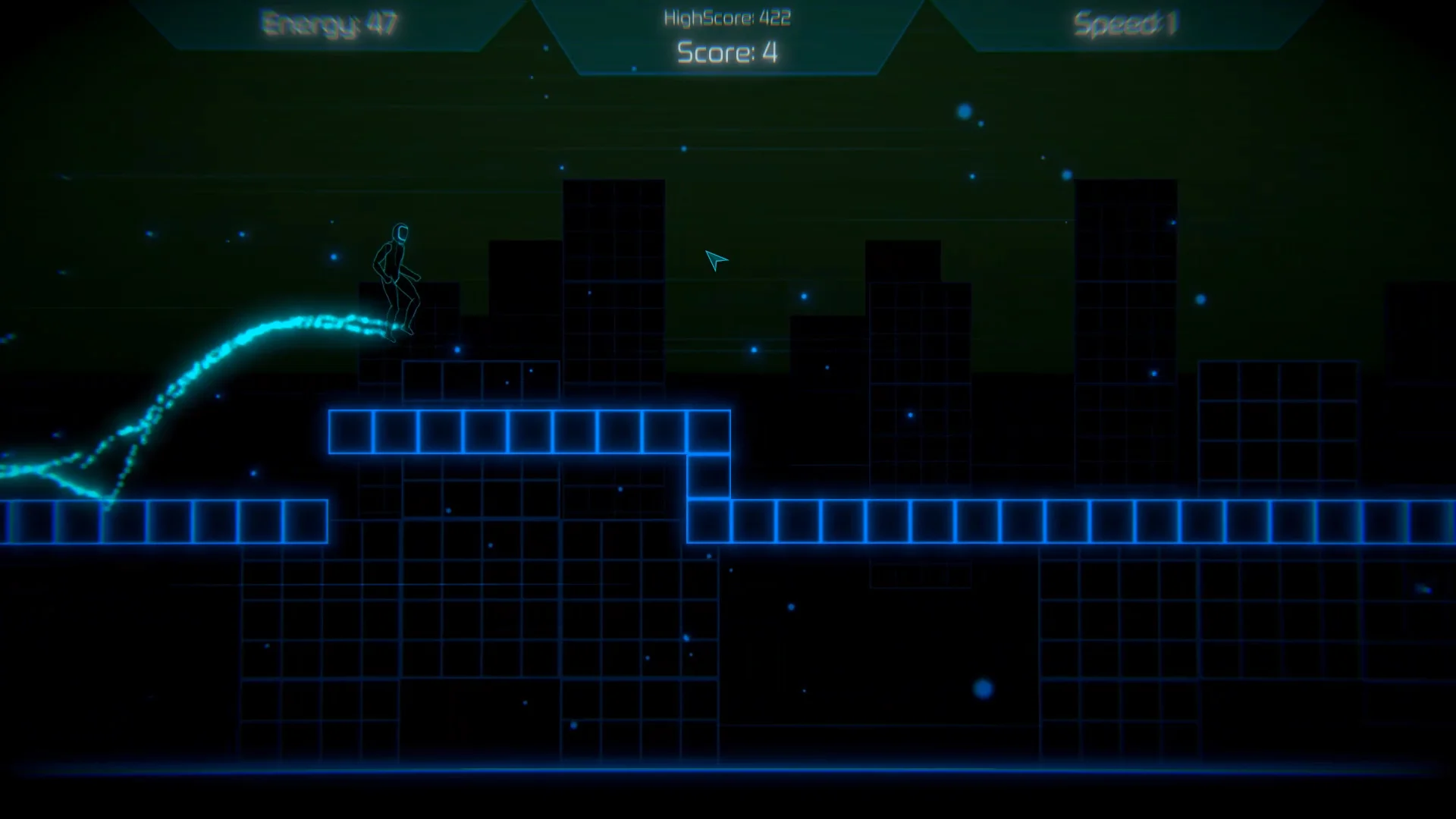Select the tall dark skyscraper behind the runner
This screenshot has height=819, width=1456.
click(x=614, y=288)
